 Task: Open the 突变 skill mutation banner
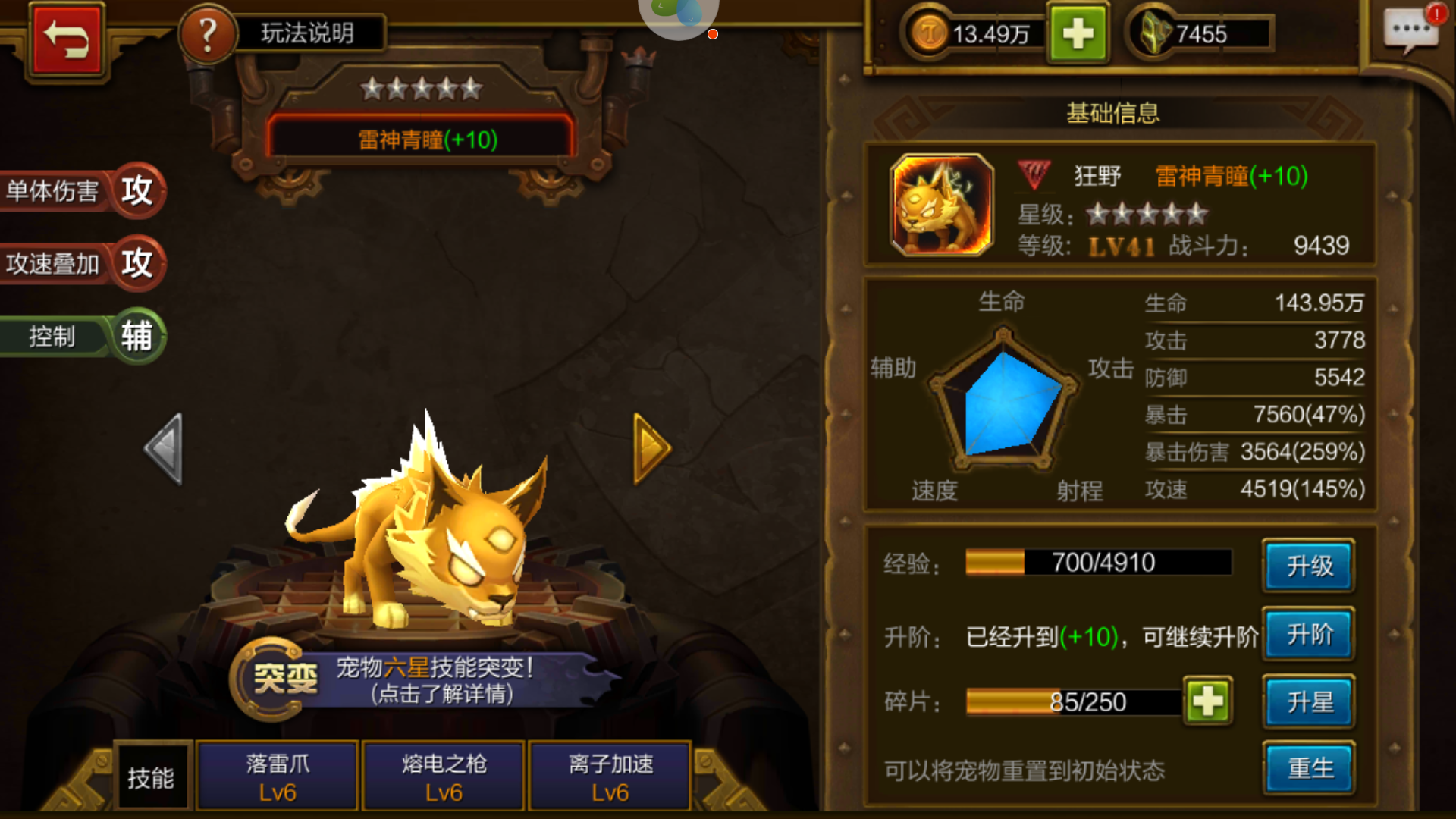pos(425,679)
